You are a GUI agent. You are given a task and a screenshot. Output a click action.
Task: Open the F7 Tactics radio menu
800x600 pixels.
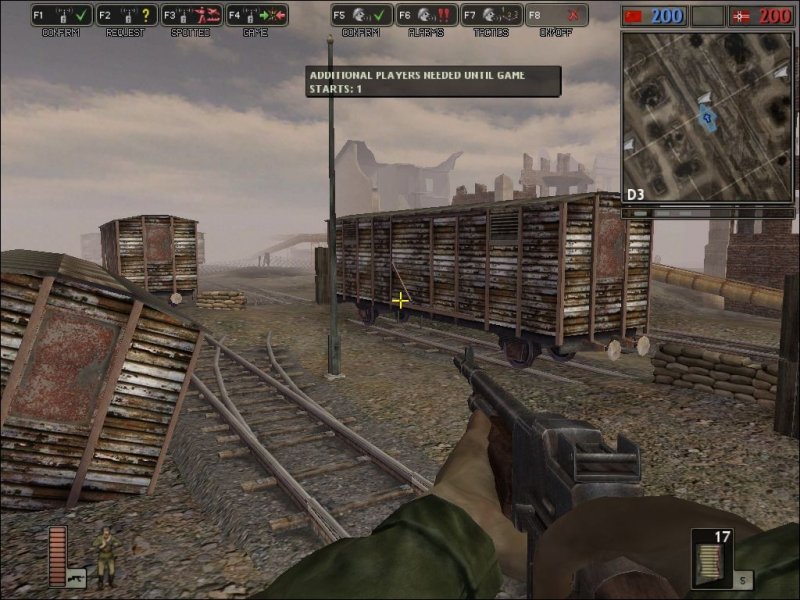click(x=492, y=15)
